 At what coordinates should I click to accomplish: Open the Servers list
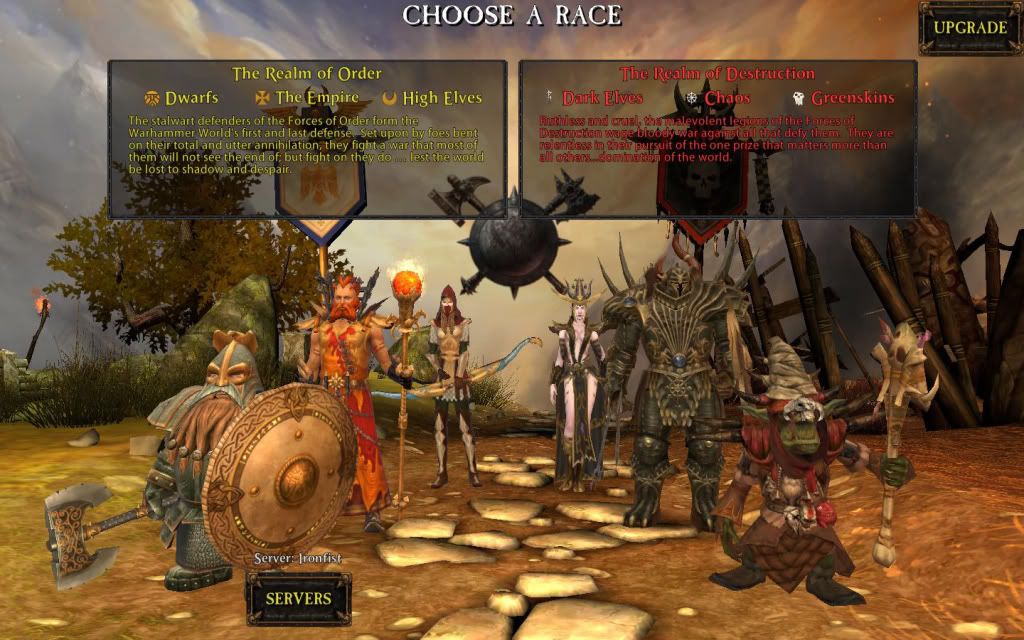point(298,598)
